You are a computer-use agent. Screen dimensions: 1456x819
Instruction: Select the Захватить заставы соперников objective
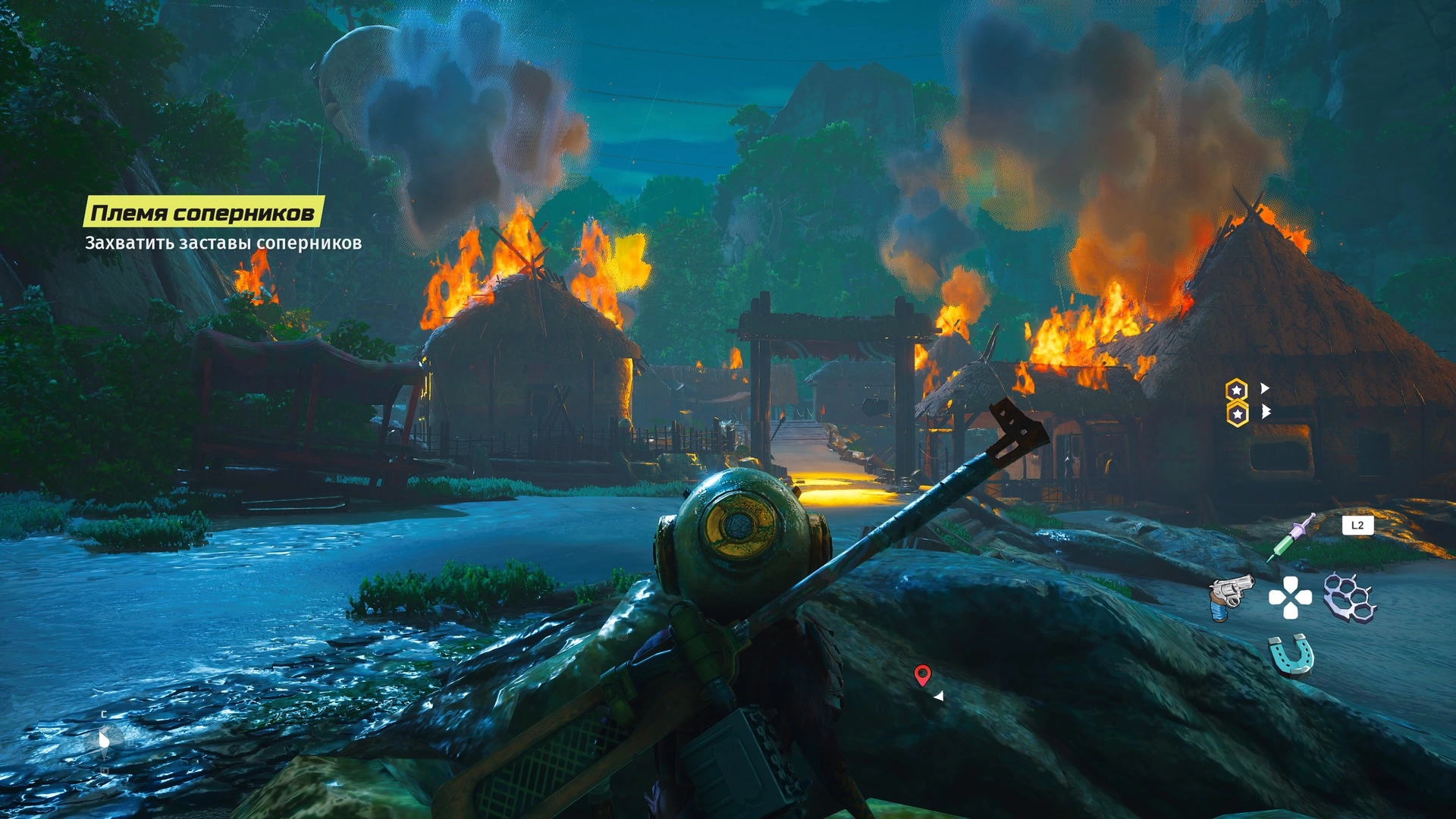pyautogui.click(x=223, y=243)
